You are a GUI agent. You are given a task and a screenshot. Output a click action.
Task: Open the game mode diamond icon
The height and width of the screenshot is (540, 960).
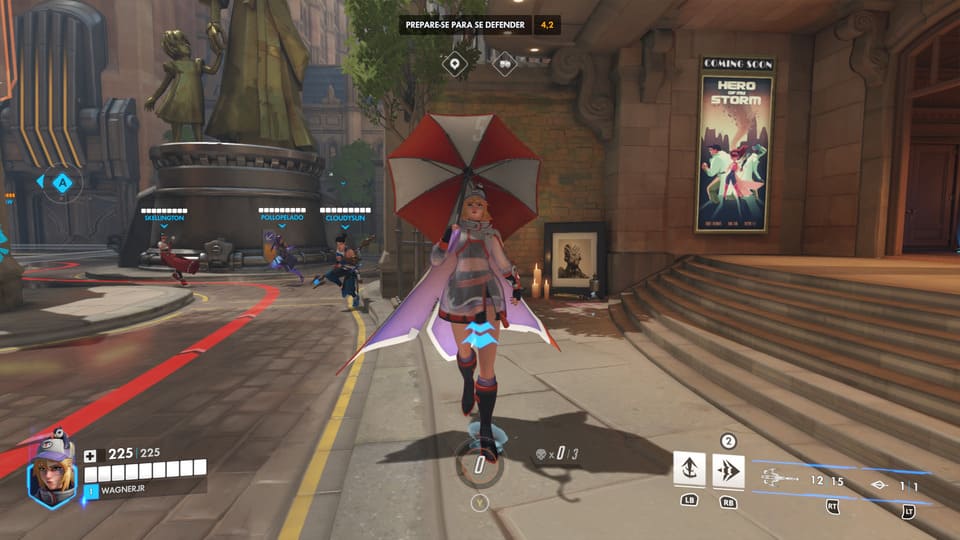click(x=504, y=64)
